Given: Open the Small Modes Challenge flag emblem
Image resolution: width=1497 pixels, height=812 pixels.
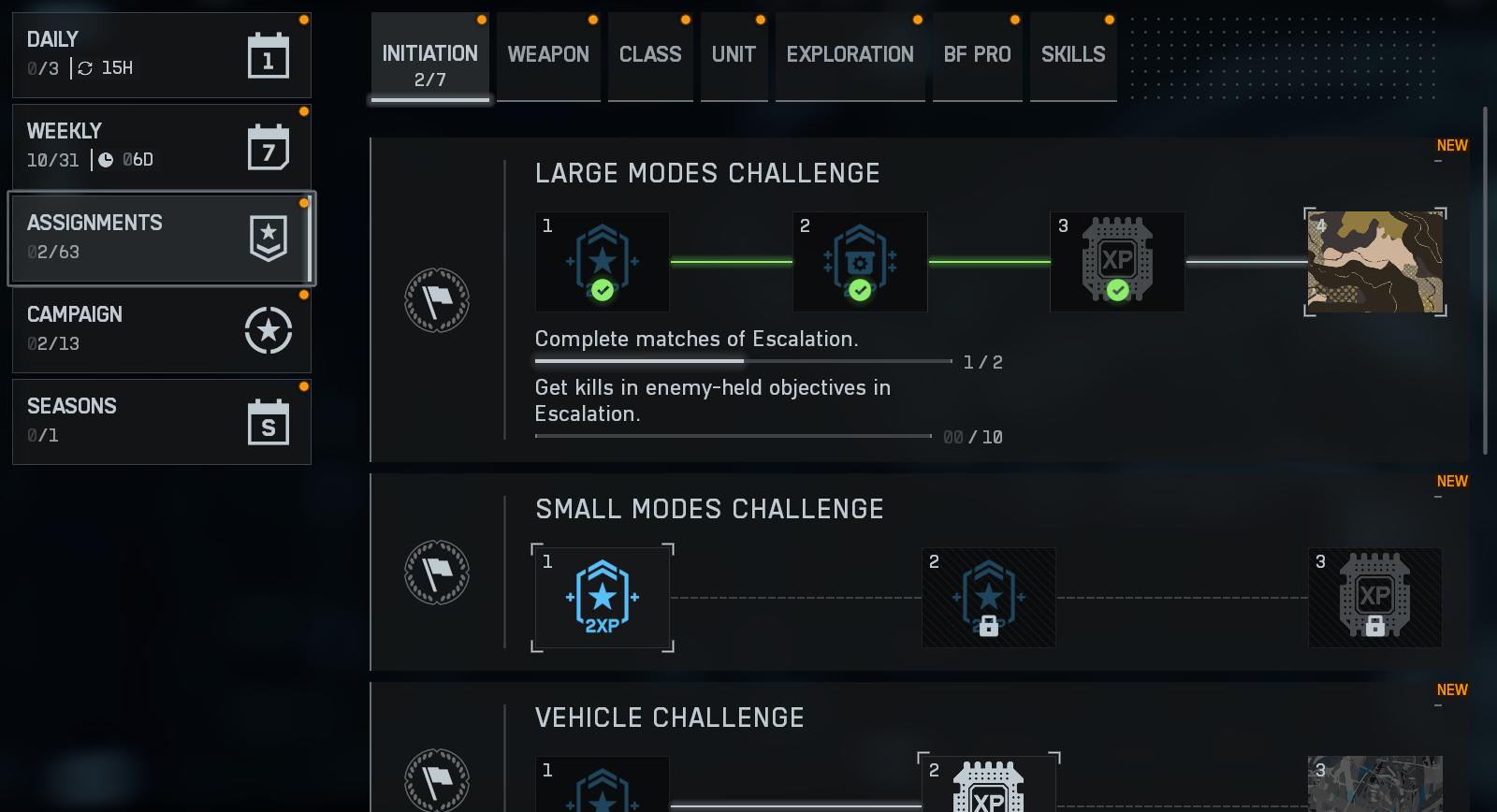Looking at the screenshot, I should coord(437,573).
